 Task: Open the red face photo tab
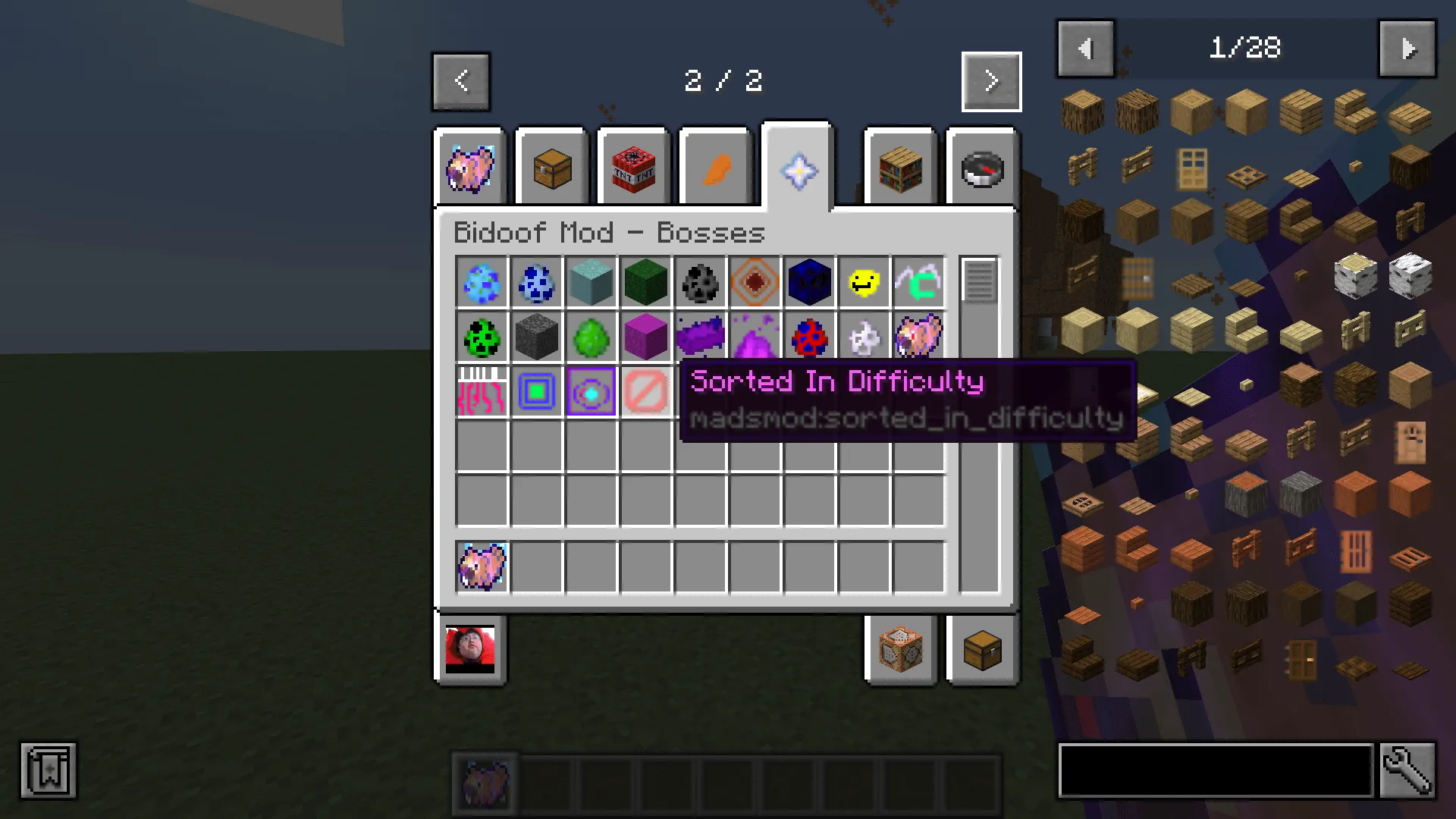coord(470,650)
